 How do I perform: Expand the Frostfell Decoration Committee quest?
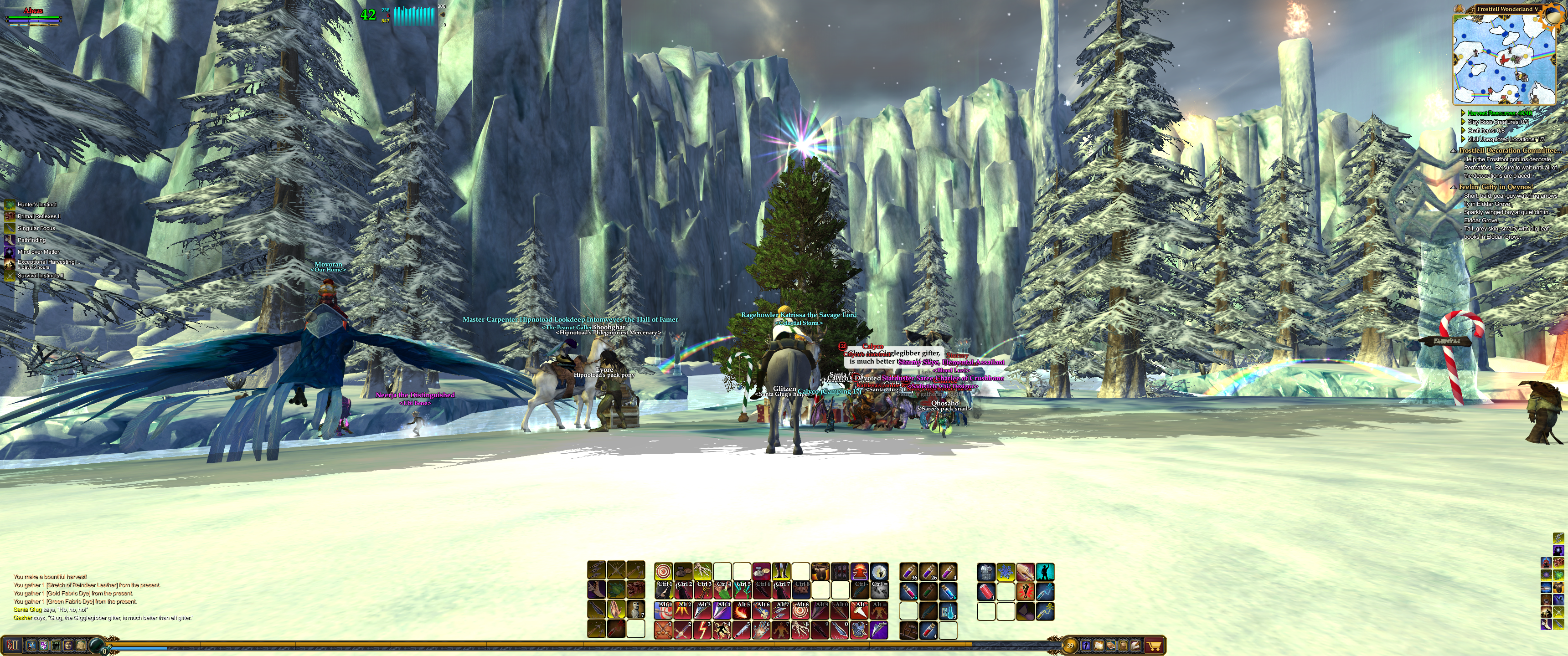pos(1454,151)
